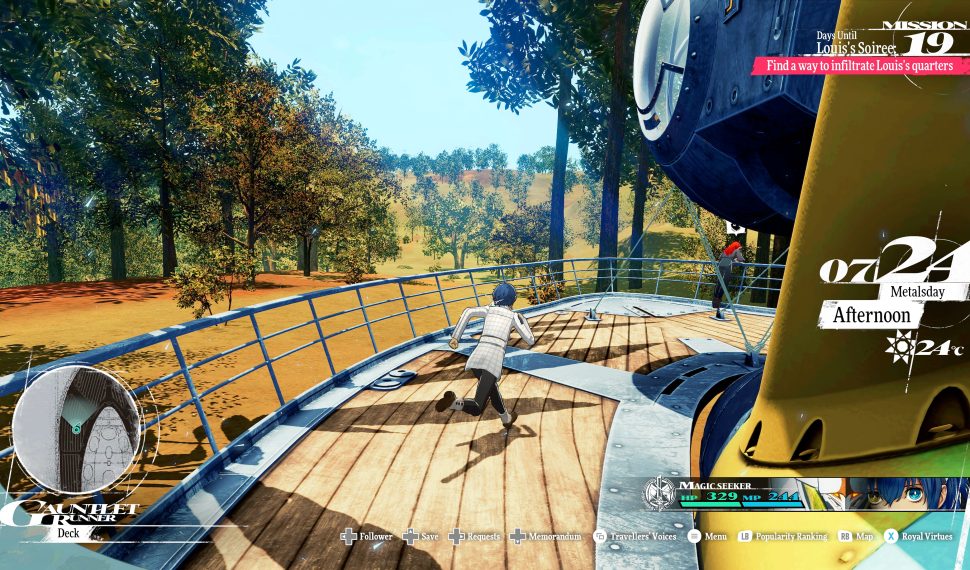Open Travellers' Voices

(x=636, y=537)
